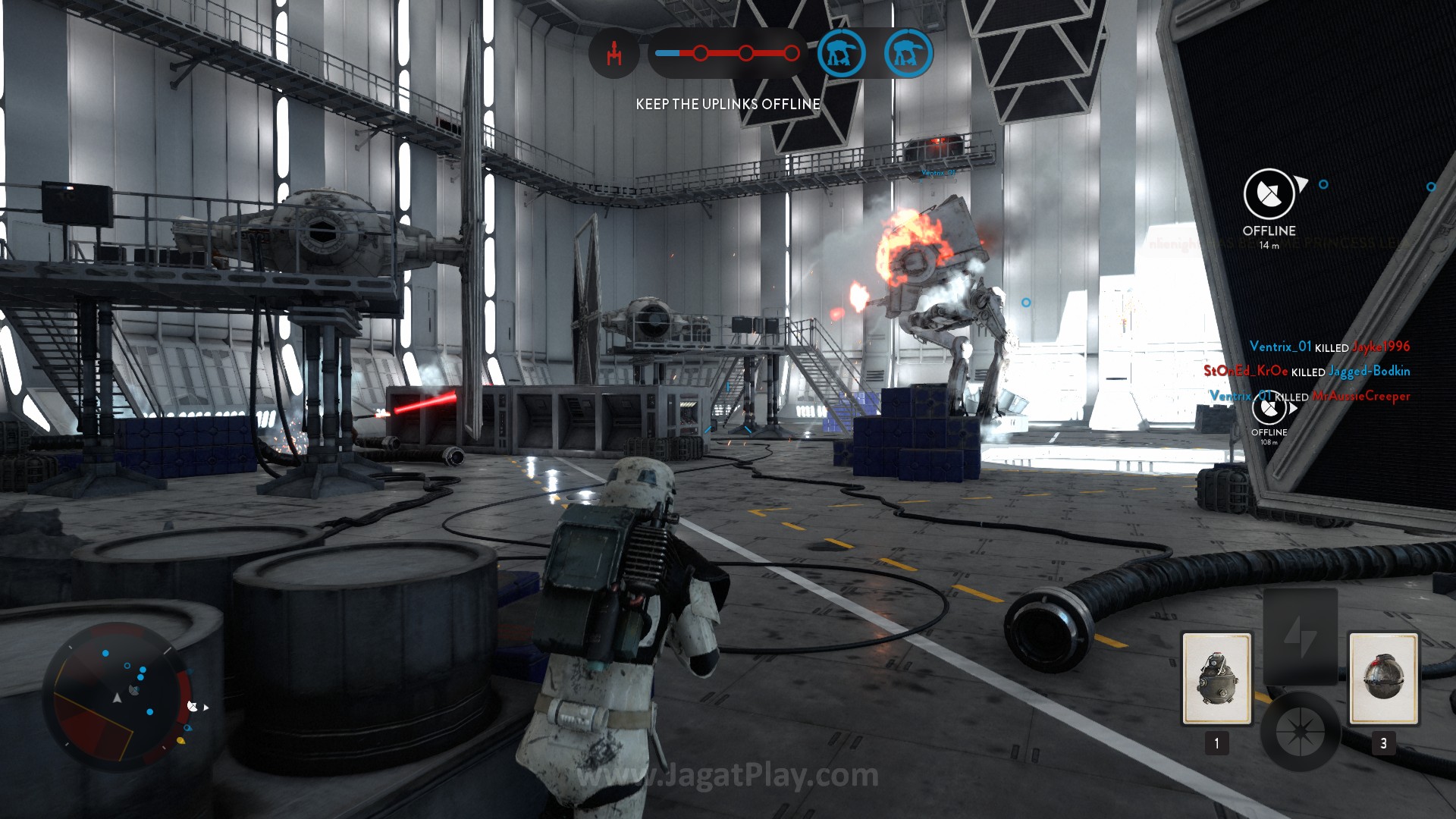Select the star card numbered 3
The image size is (1456, 819).
click(1383, 679)
